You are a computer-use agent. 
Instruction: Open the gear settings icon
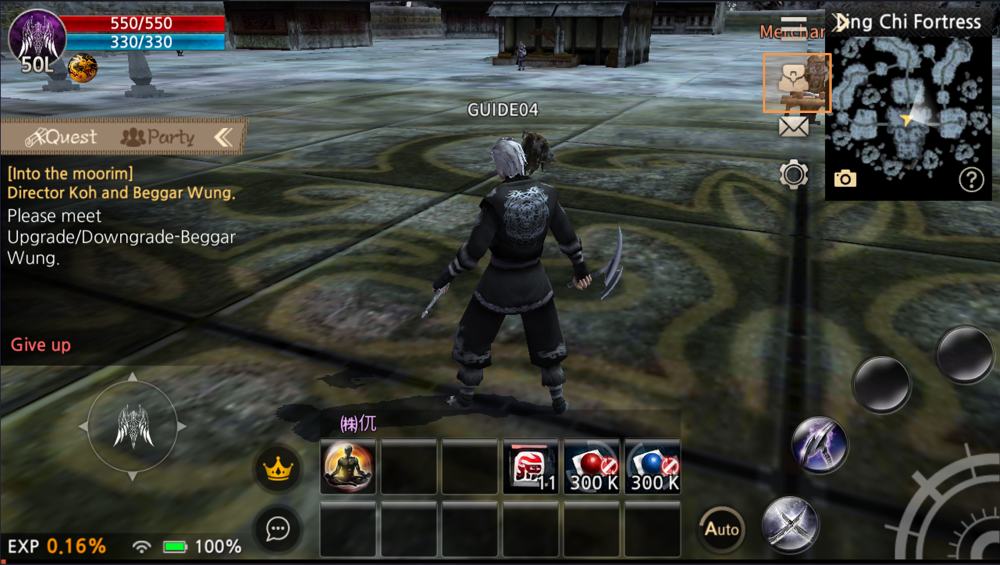pos(794,174)
